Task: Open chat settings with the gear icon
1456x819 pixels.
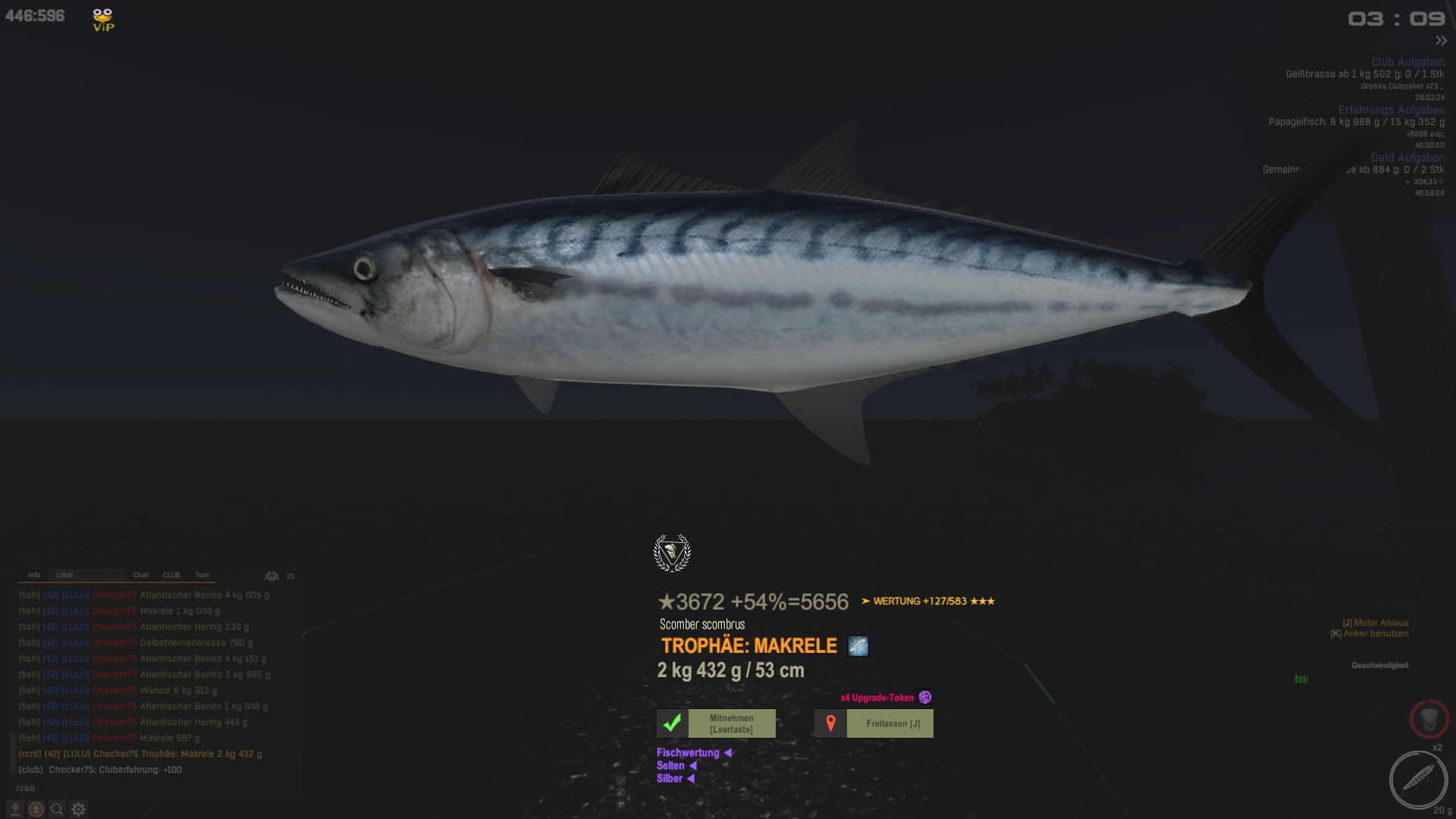Action: pyautogui.click(x=78, y=809)
